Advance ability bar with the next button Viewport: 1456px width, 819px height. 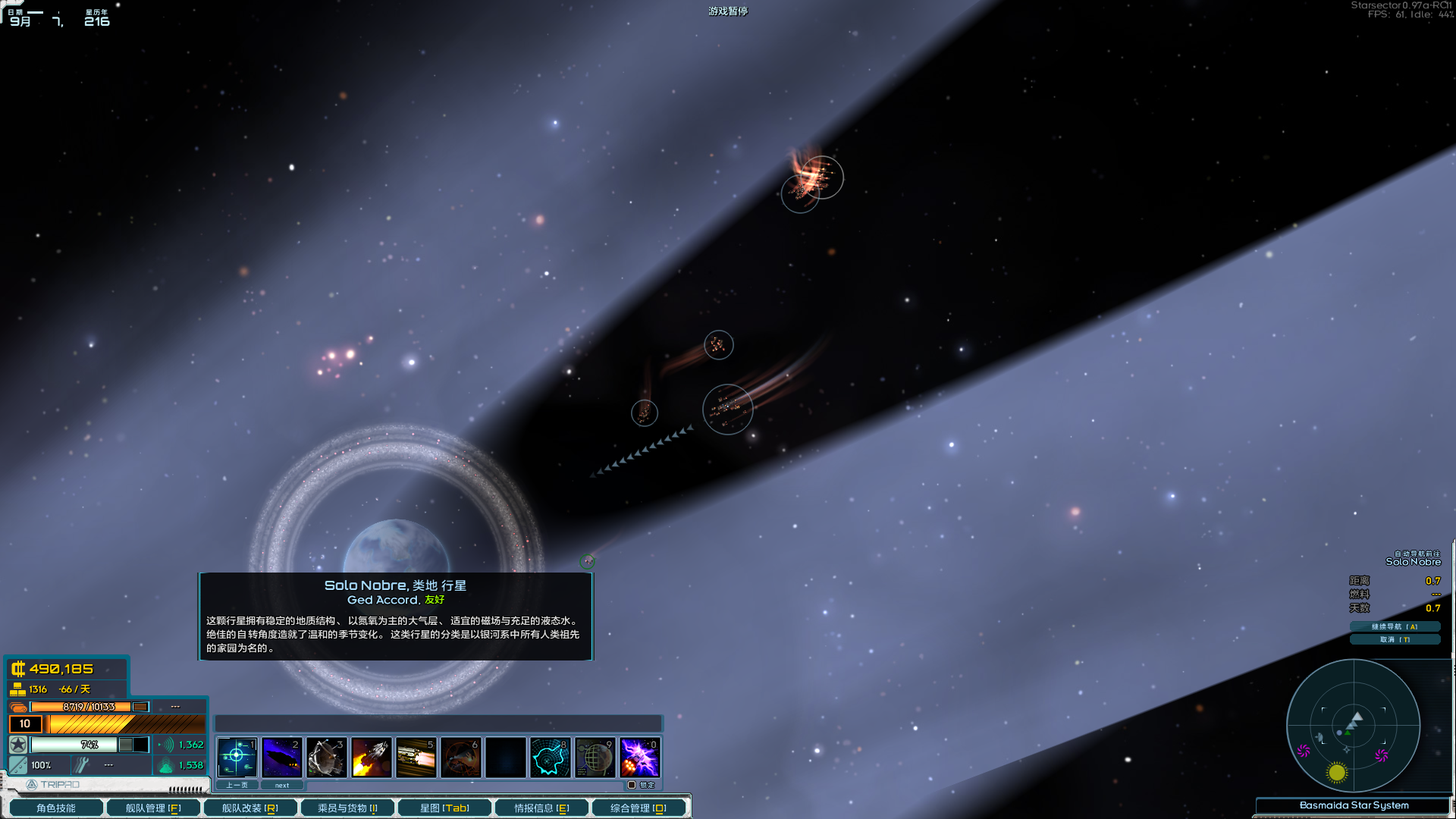pos(282,785)
